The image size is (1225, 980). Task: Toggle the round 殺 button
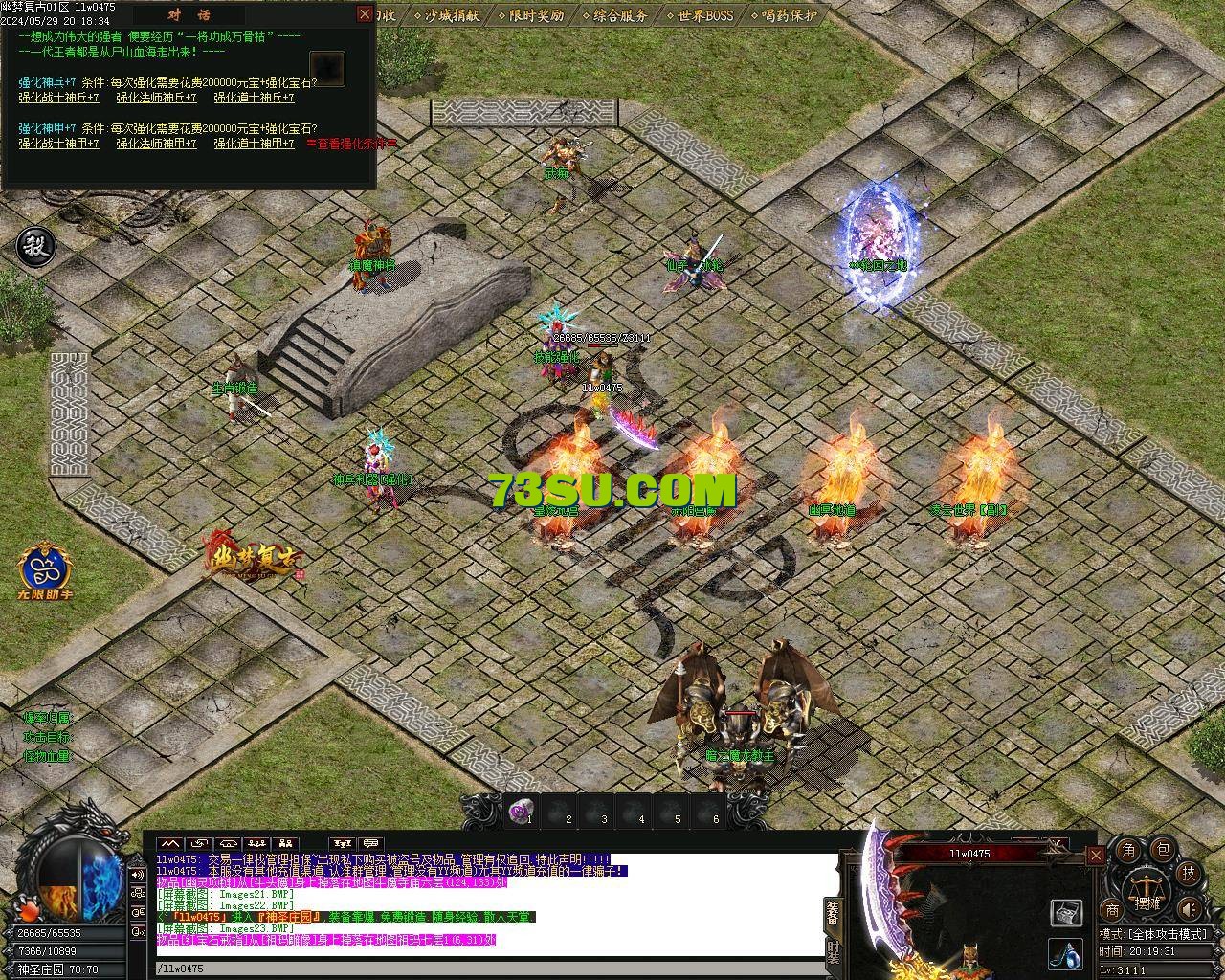[x=36, y=246]
